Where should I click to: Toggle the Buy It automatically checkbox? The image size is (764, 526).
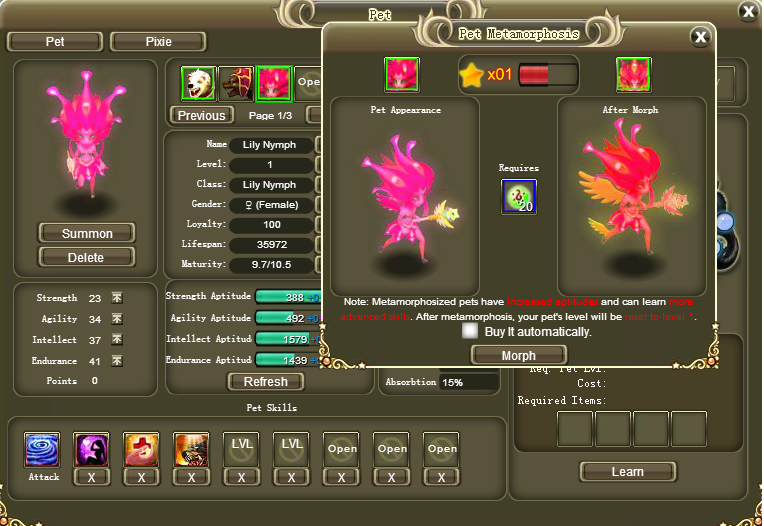tap(469, 331)
